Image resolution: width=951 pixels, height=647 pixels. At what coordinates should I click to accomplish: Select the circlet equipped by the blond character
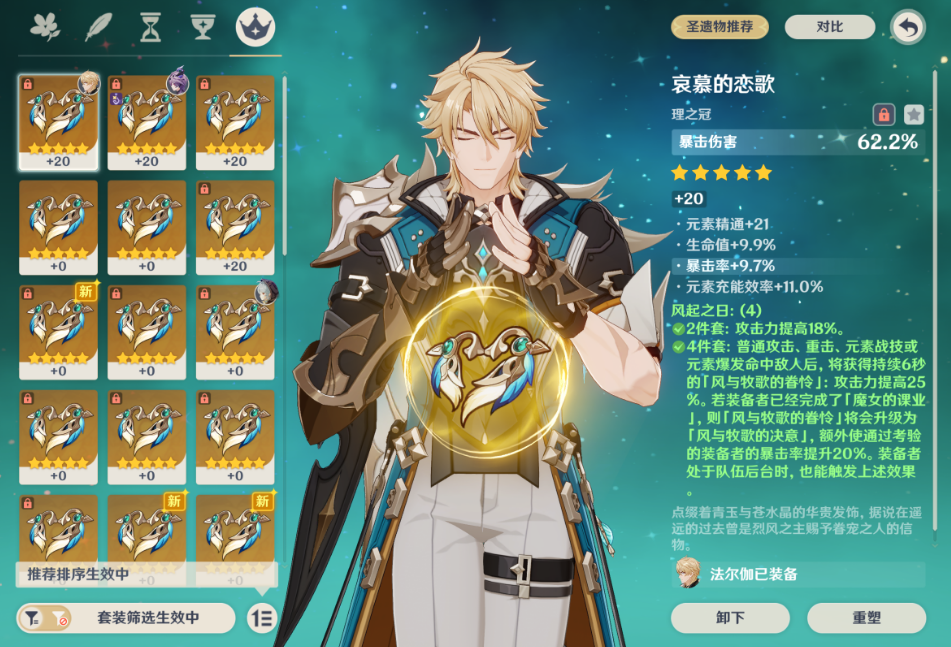(58, 122)
